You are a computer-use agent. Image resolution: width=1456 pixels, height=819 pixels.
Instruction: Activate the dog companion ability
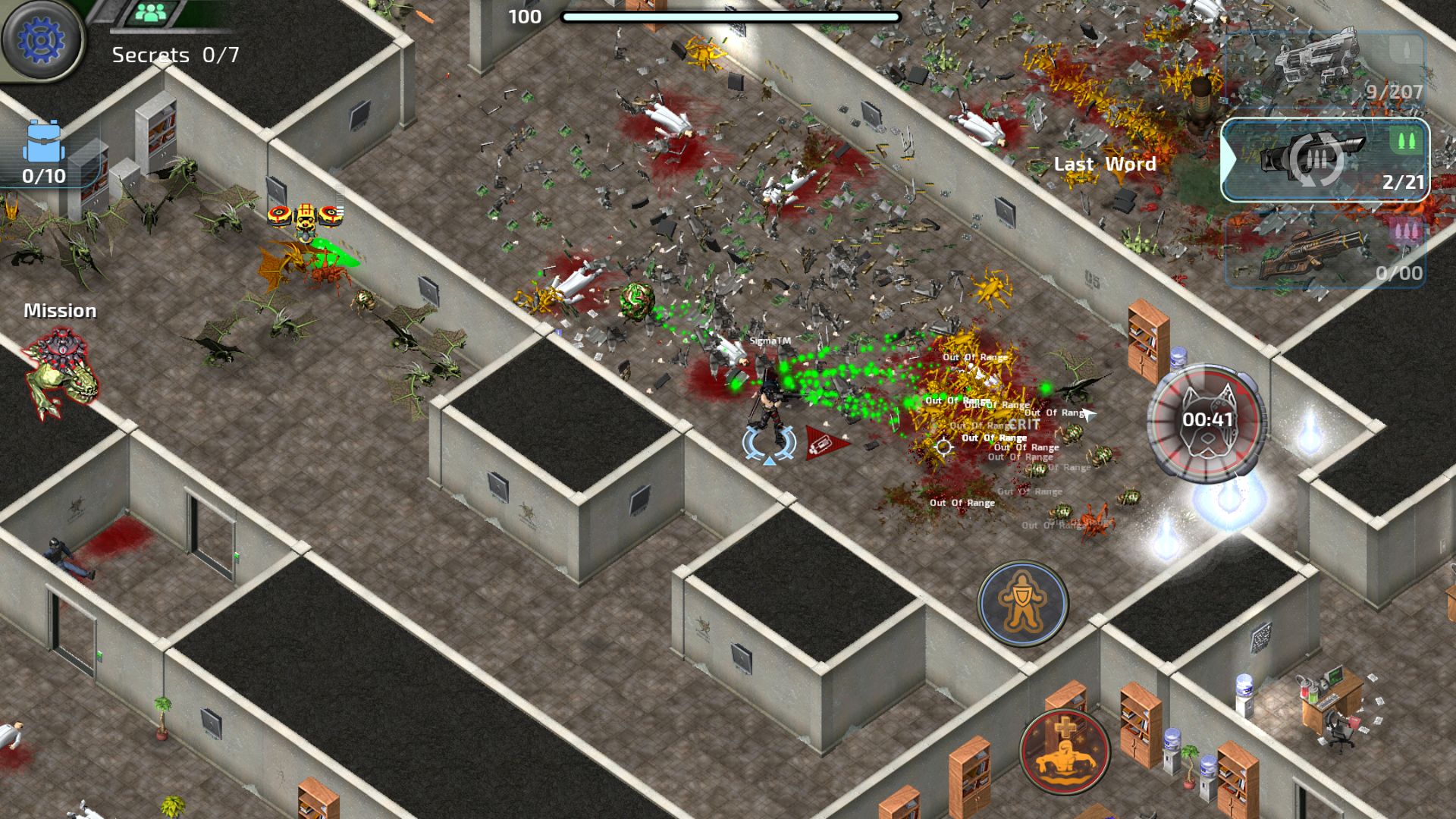pyautogui.click(x=1206, y=421)
